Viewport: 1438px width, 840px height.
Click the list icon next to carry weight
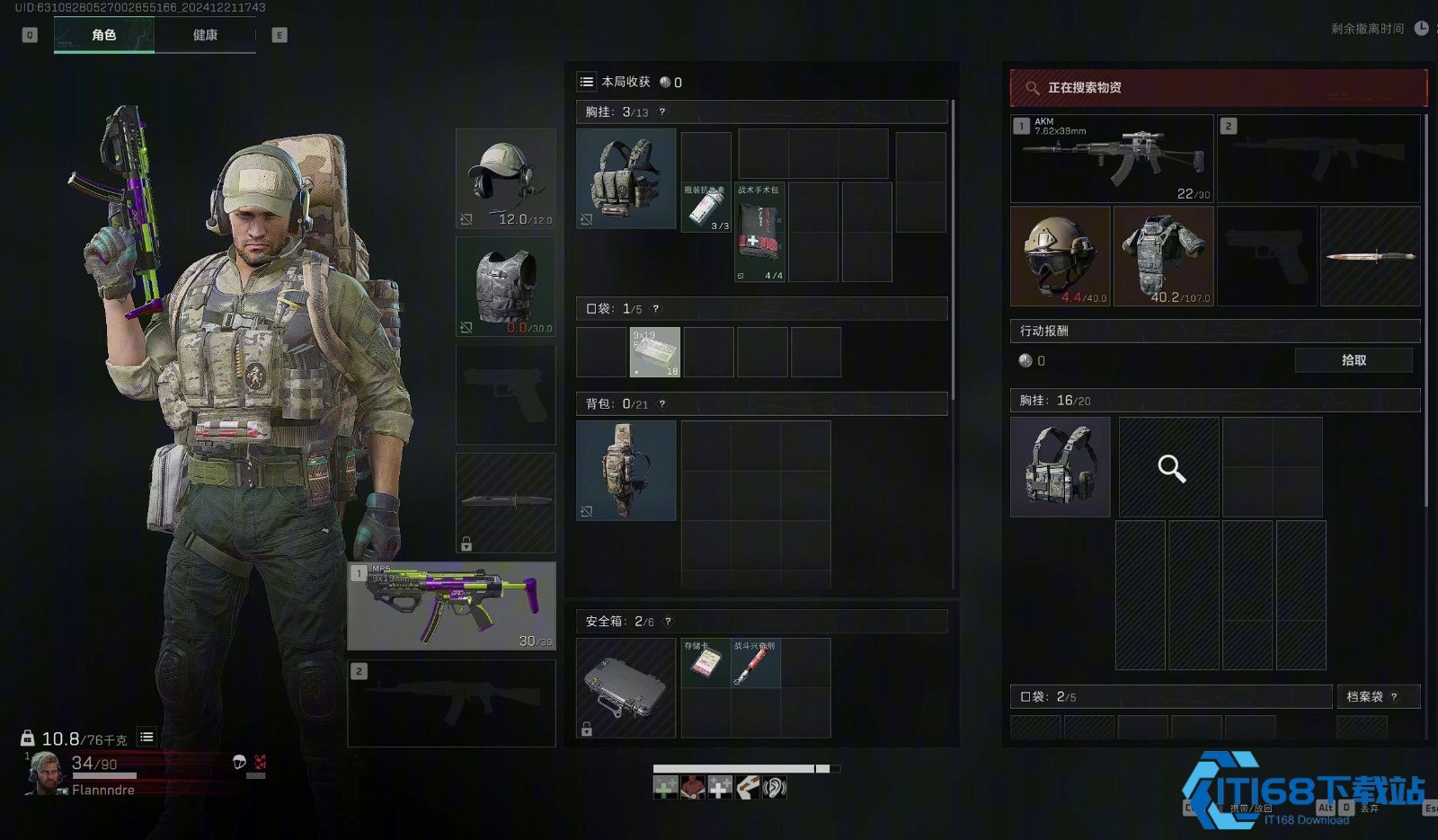click(x=146, y=738)
